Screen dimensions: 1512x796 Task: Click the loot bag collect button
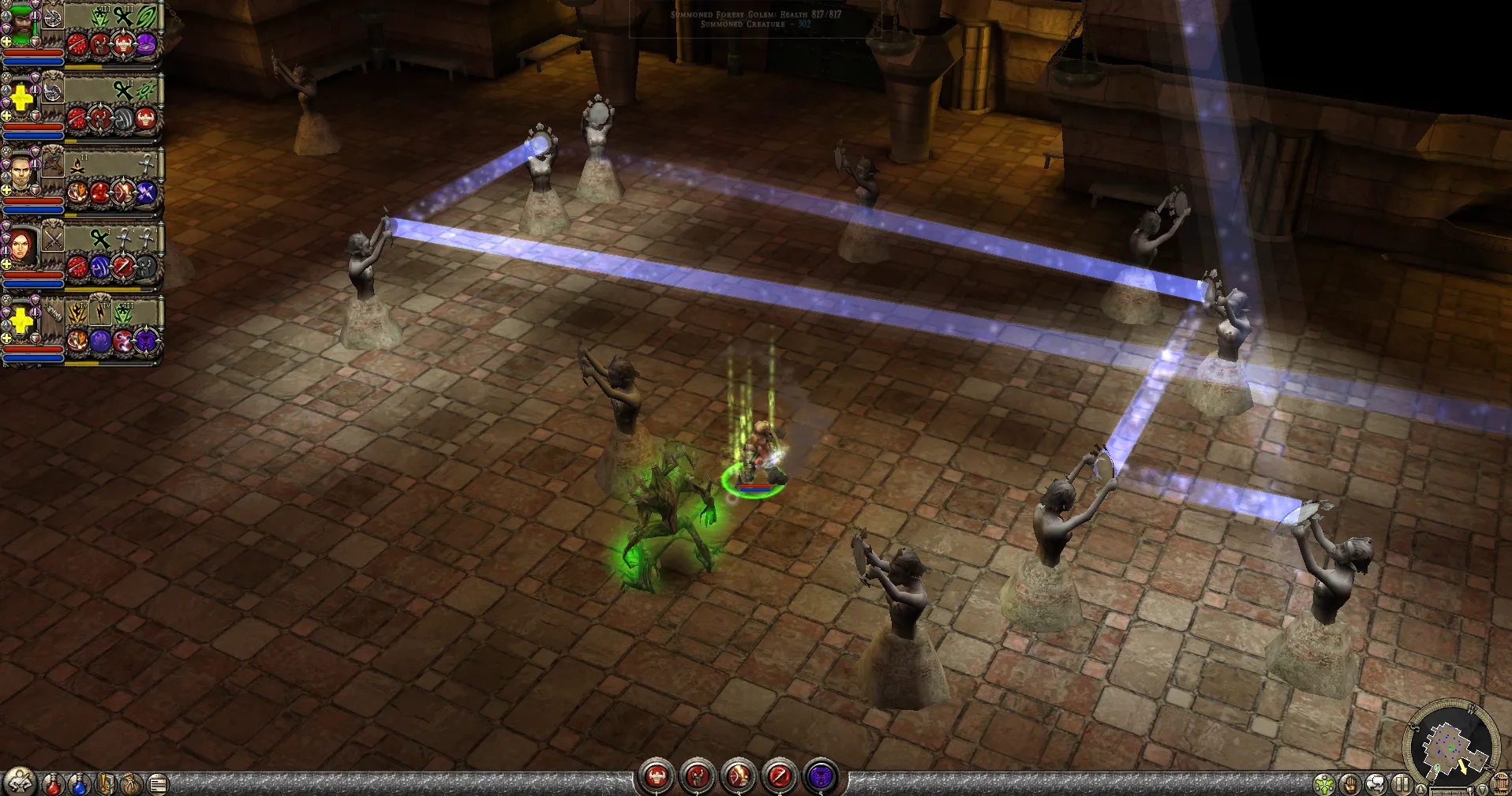132,784
